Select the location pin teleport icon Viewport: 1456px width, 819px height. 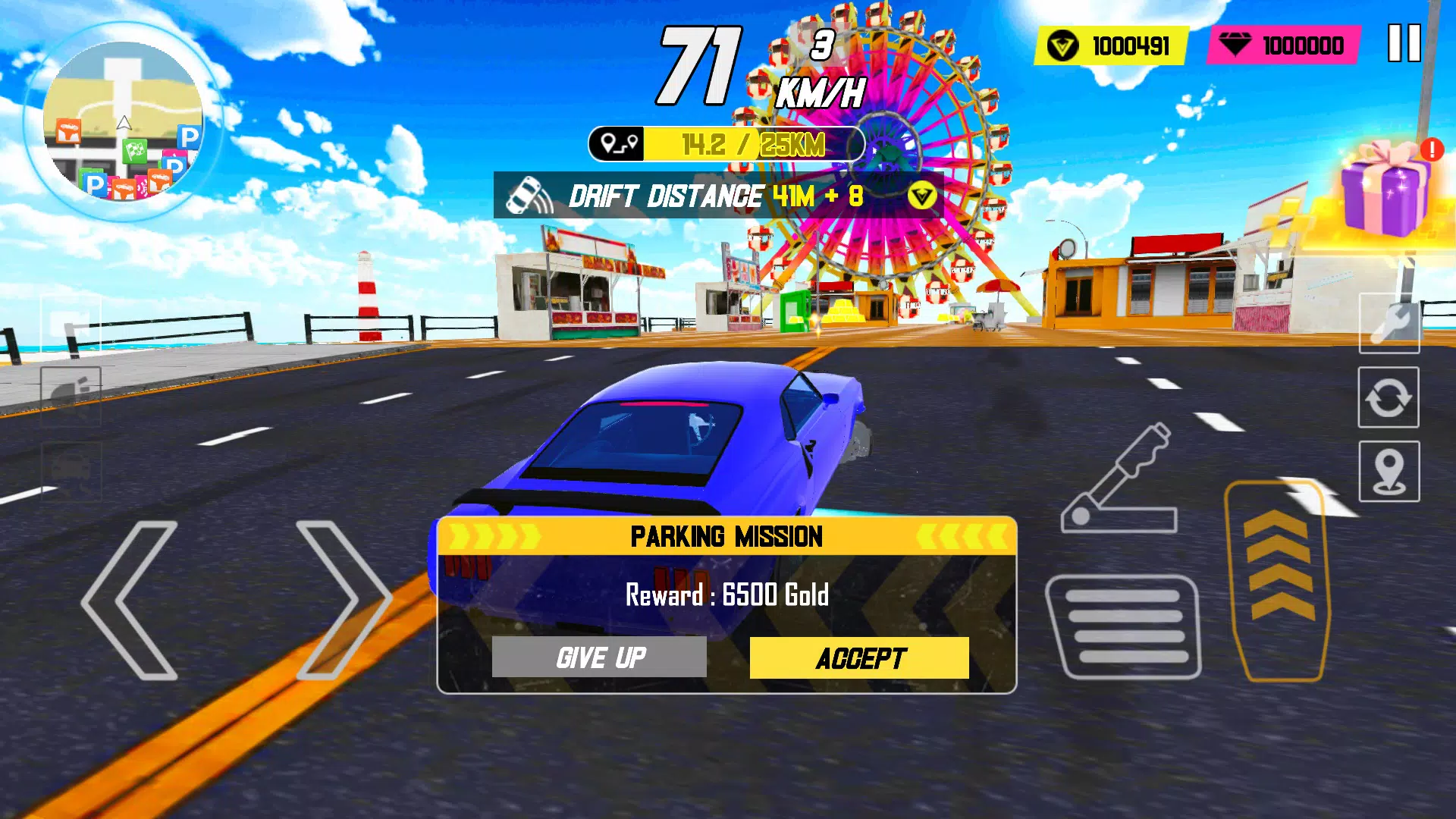click(1388, 467)
